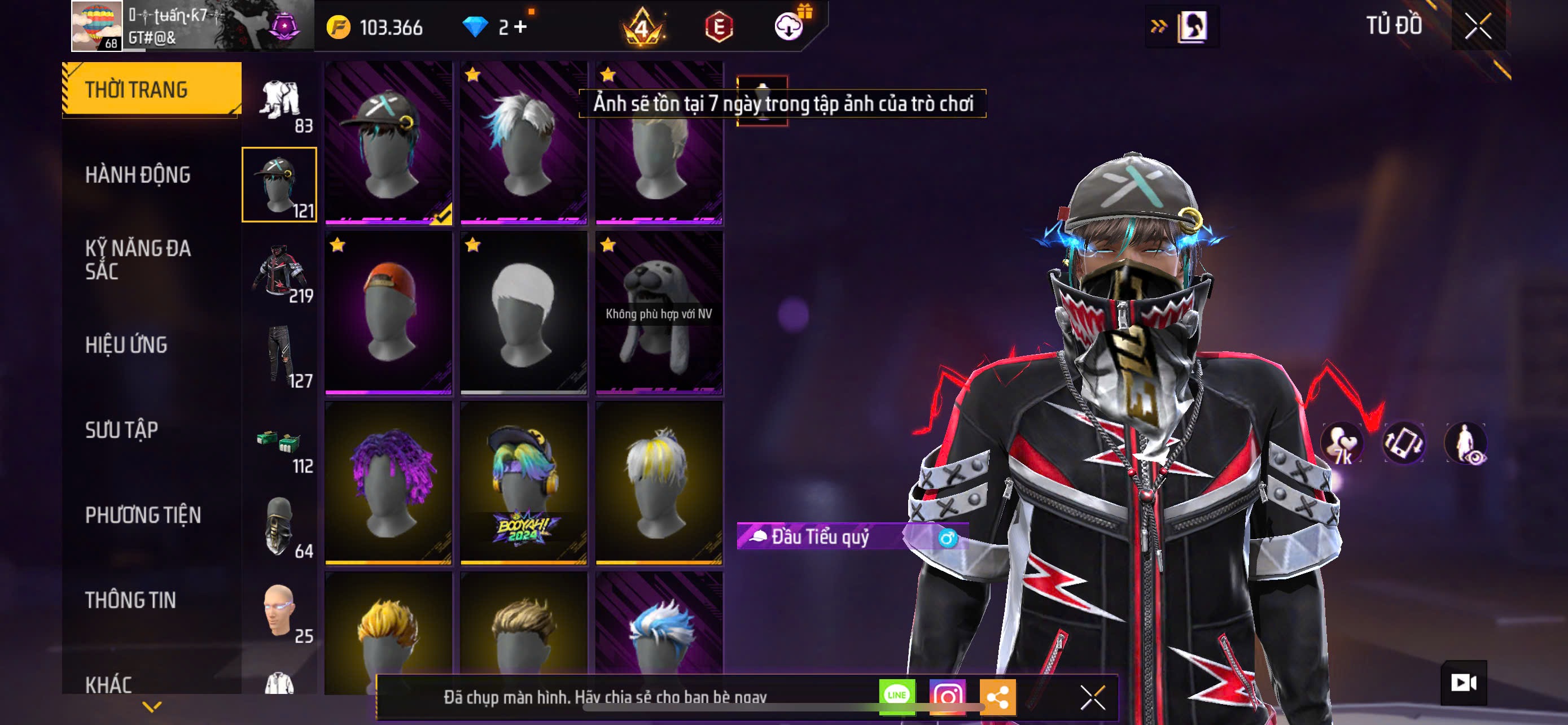Close the wardrobe with the top-right X
This screenshot has height=725, width=1568.
tap(1478, 26)
